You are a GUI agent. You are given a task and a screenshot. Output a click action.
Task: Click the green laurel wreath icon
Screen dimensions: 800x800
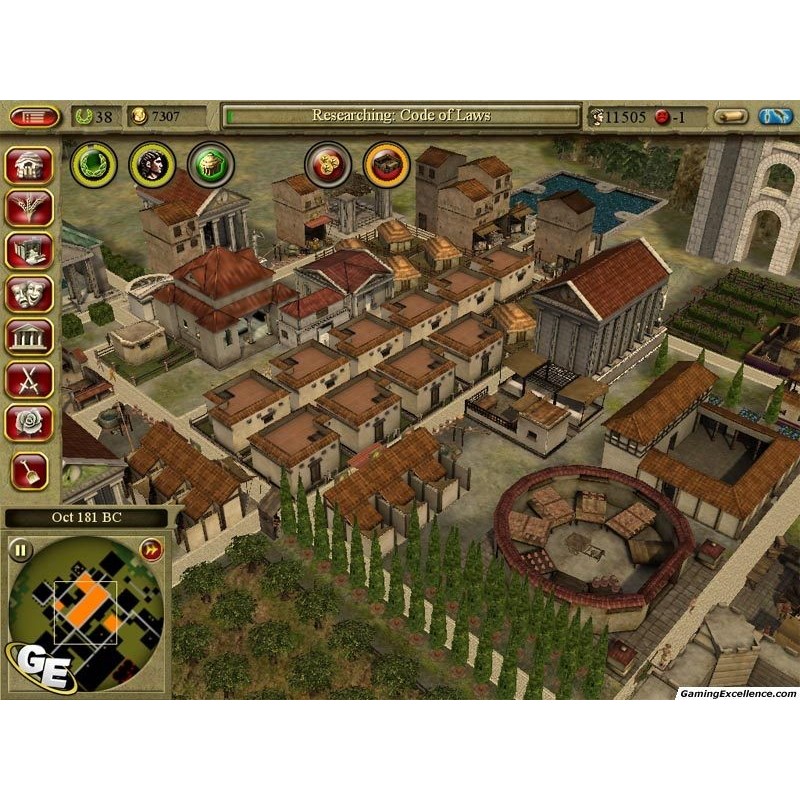click(93, 165)
